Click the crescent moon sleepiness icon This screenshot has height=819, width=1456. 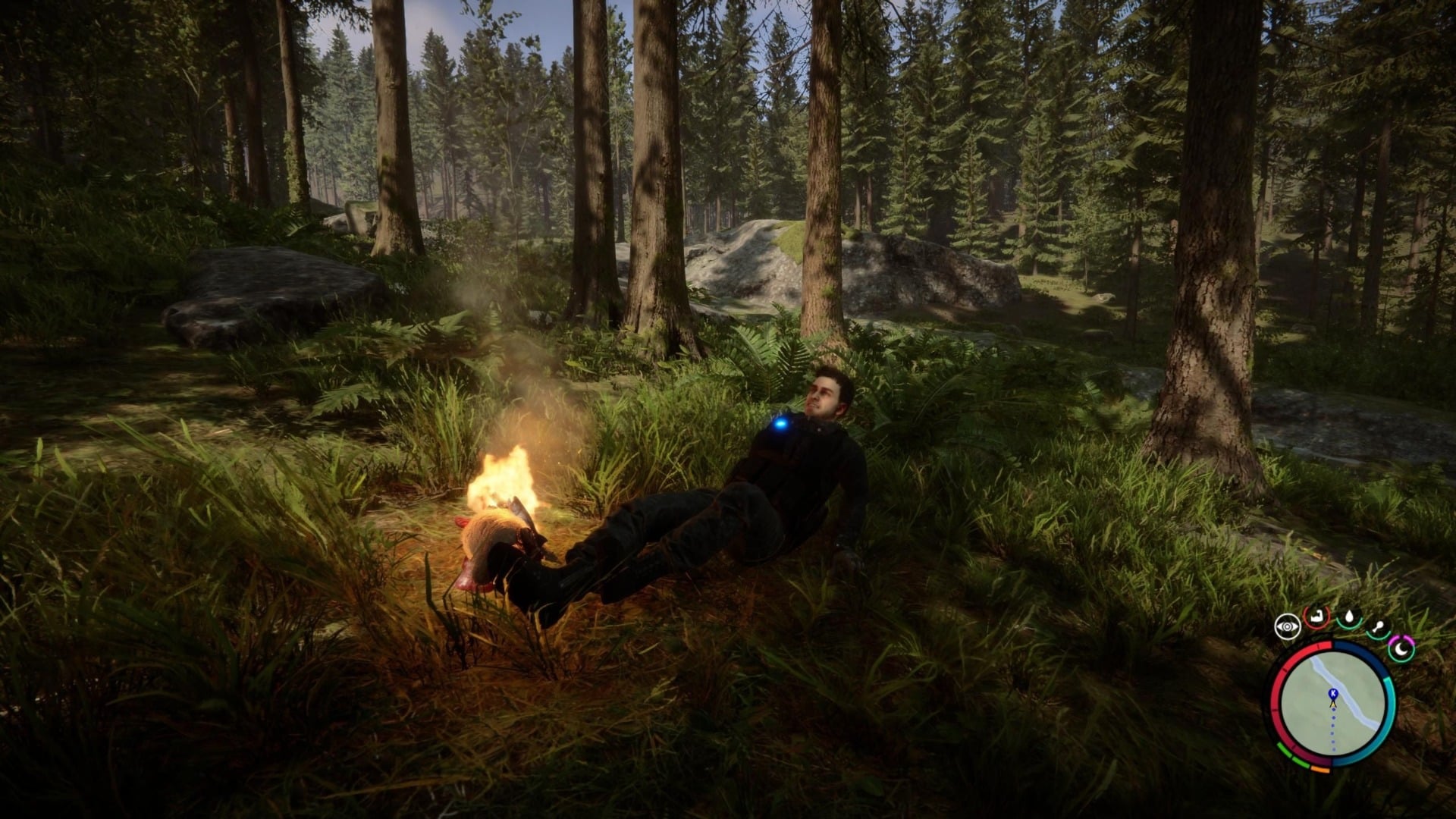[1401, 649]
